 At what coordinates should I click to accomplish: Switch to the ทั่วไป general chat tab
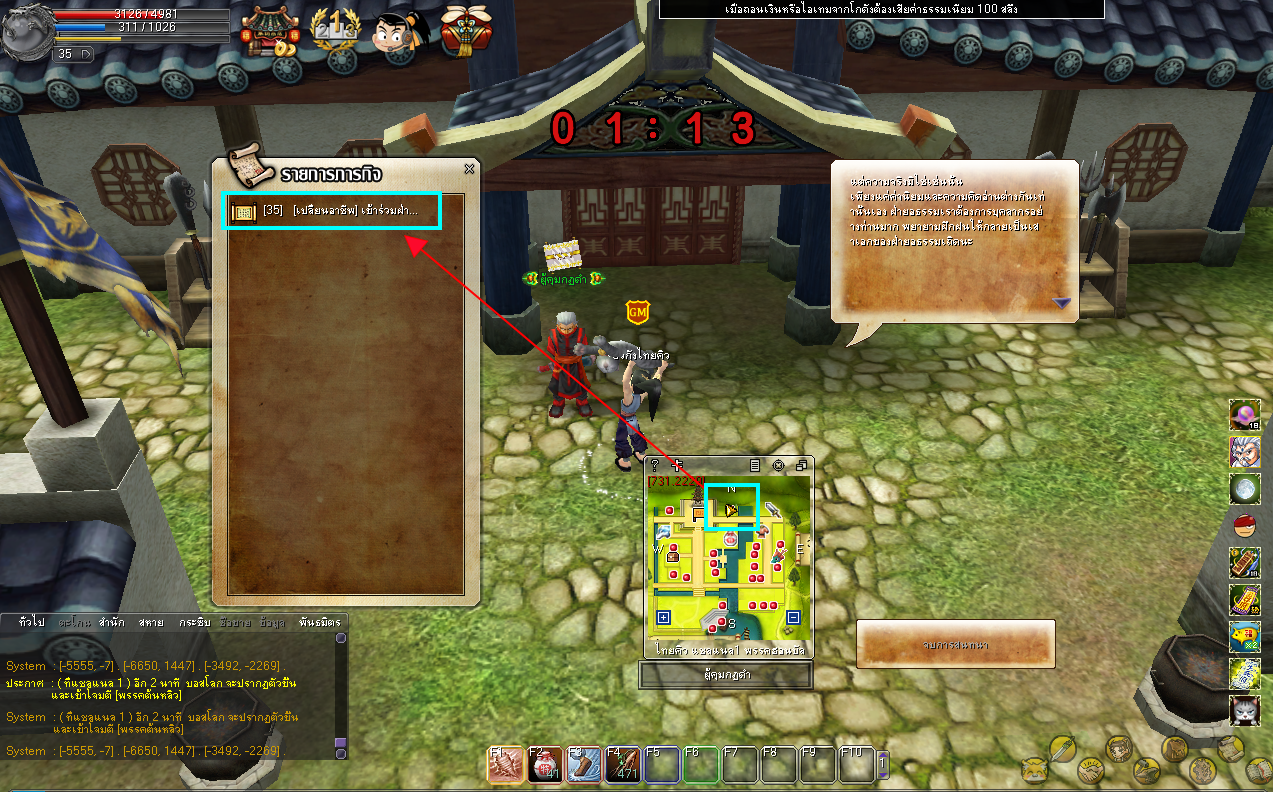[x=31, y=622]
